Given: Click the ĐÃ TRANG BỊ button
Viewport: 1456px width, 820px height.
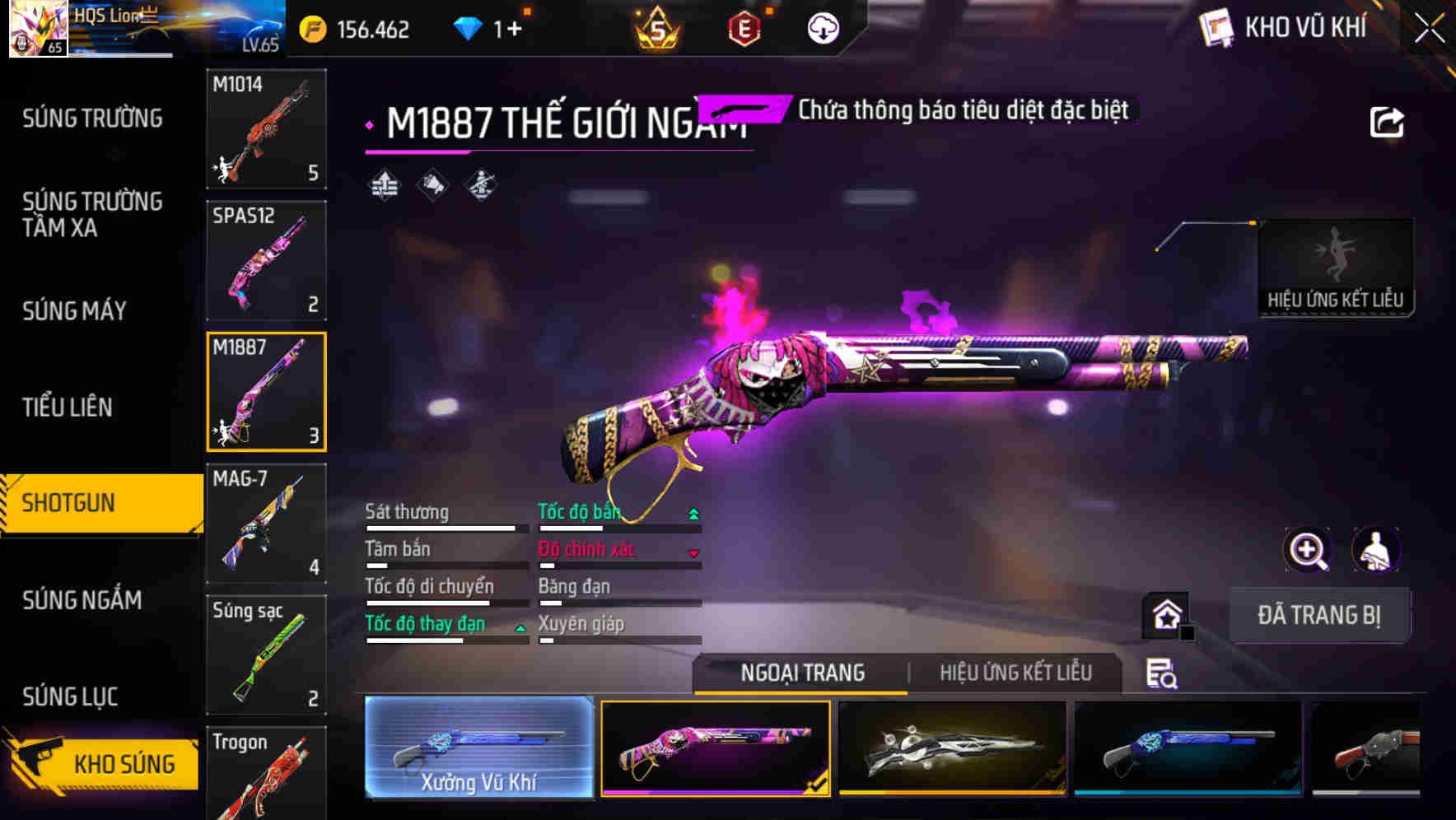Looking at the screenshot, I should click(x=1319, y=615).
